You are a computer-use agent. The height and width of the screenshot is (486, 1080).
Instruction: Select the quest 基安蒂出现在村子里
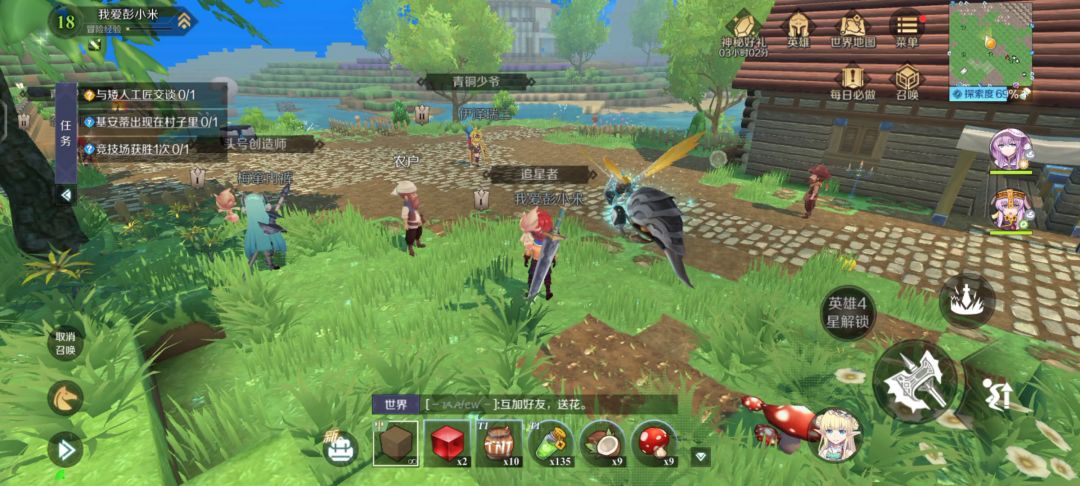tap(150, 122)
